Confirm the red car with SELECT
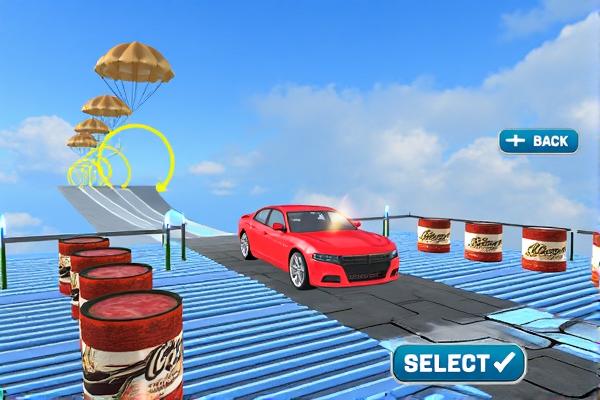This screenshot has height=400, width=600. tap(459, 363)
